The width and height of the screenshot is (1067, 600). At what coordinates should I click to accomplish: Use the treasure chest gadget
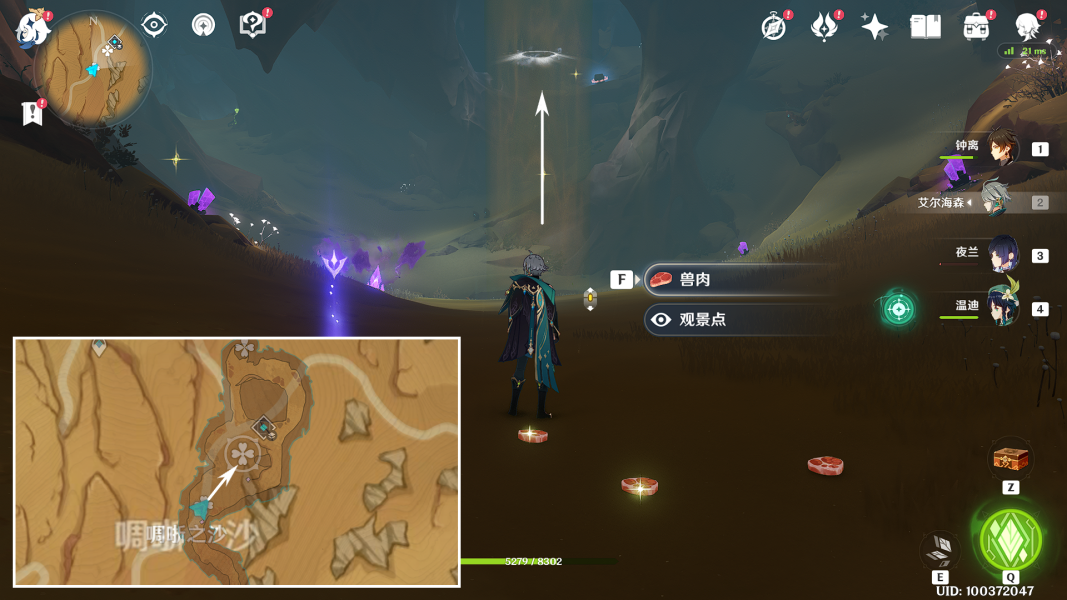[1010, 460]
